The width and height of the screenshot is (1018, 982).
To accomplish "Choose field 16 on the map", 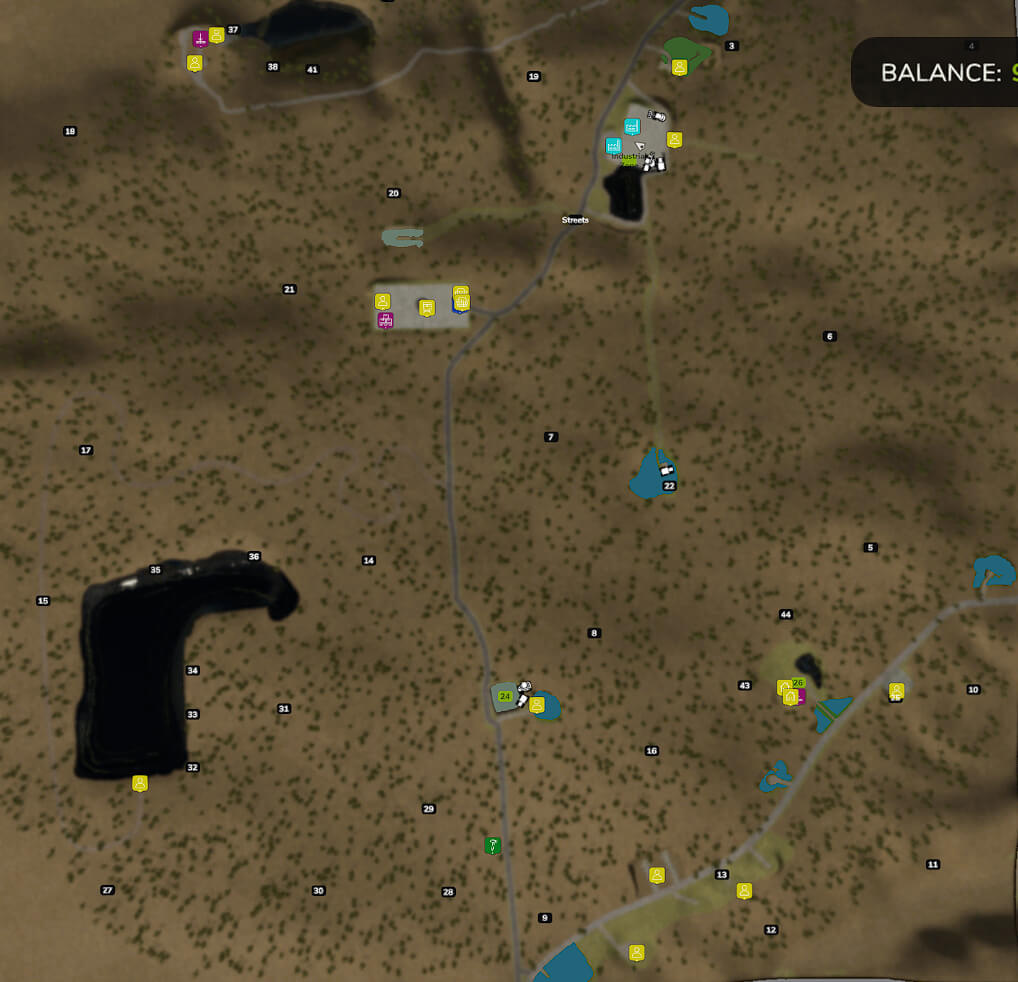I will point(652,751).
